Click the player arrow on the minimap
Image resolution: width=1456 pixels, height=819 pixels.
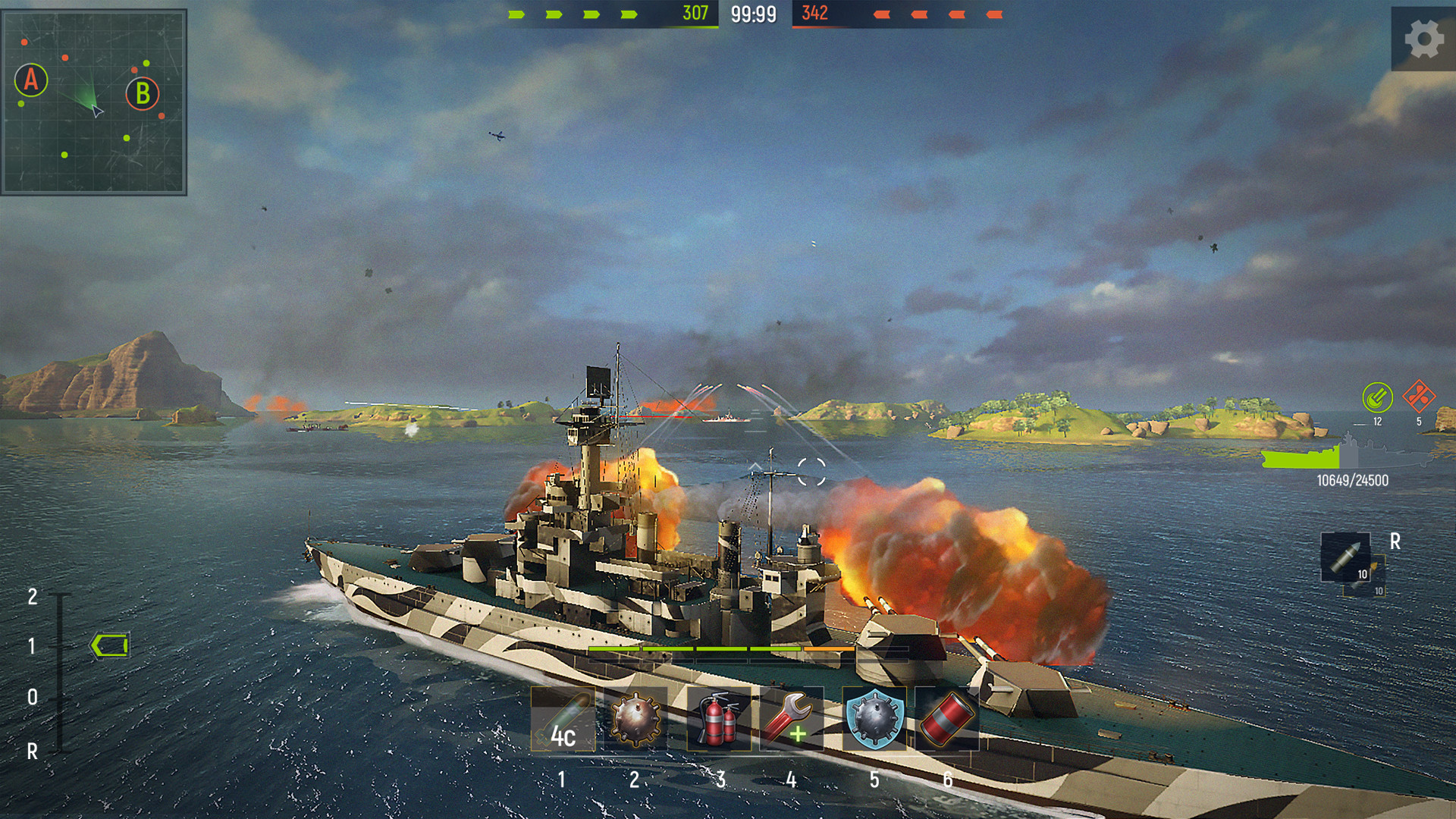click(97, 111)
